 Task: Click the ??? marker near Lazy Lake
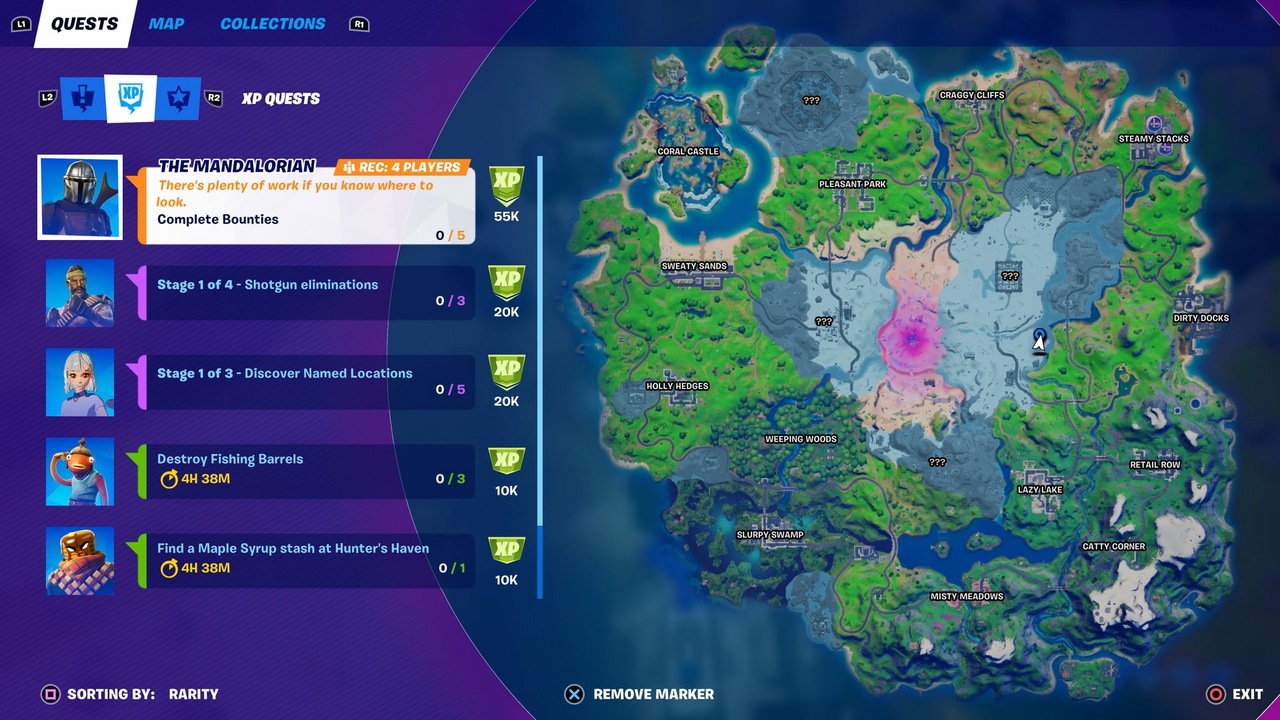[x=935, y=461]
